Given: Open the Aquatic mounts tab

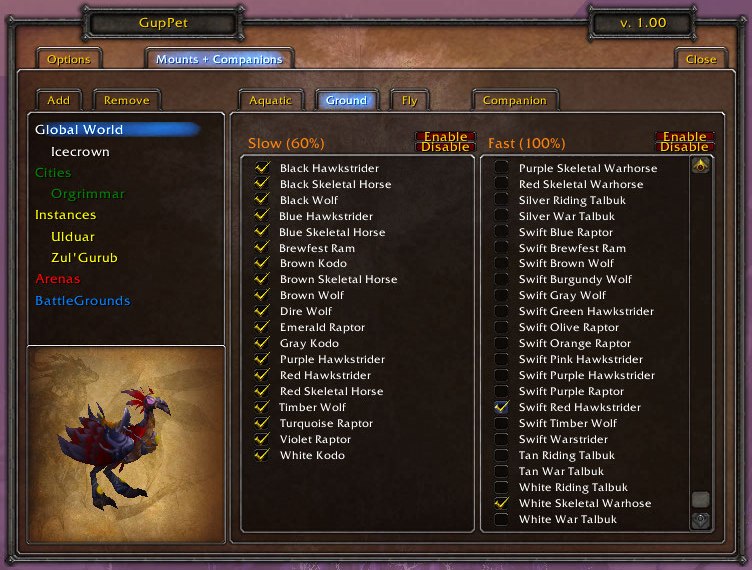Looking at the screenshot, I should coord(270,100).
